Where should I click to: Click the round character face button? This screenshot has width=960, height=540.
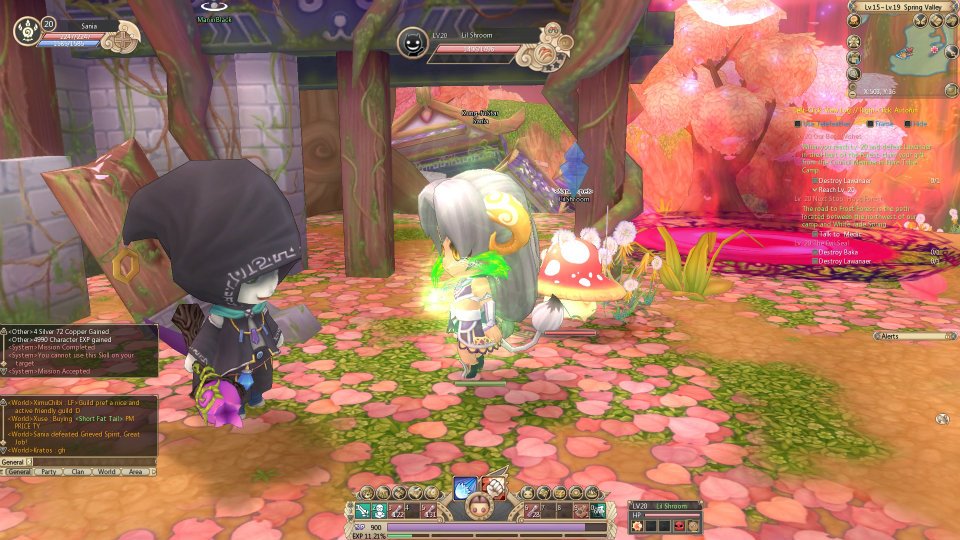[x=479, y=509]
